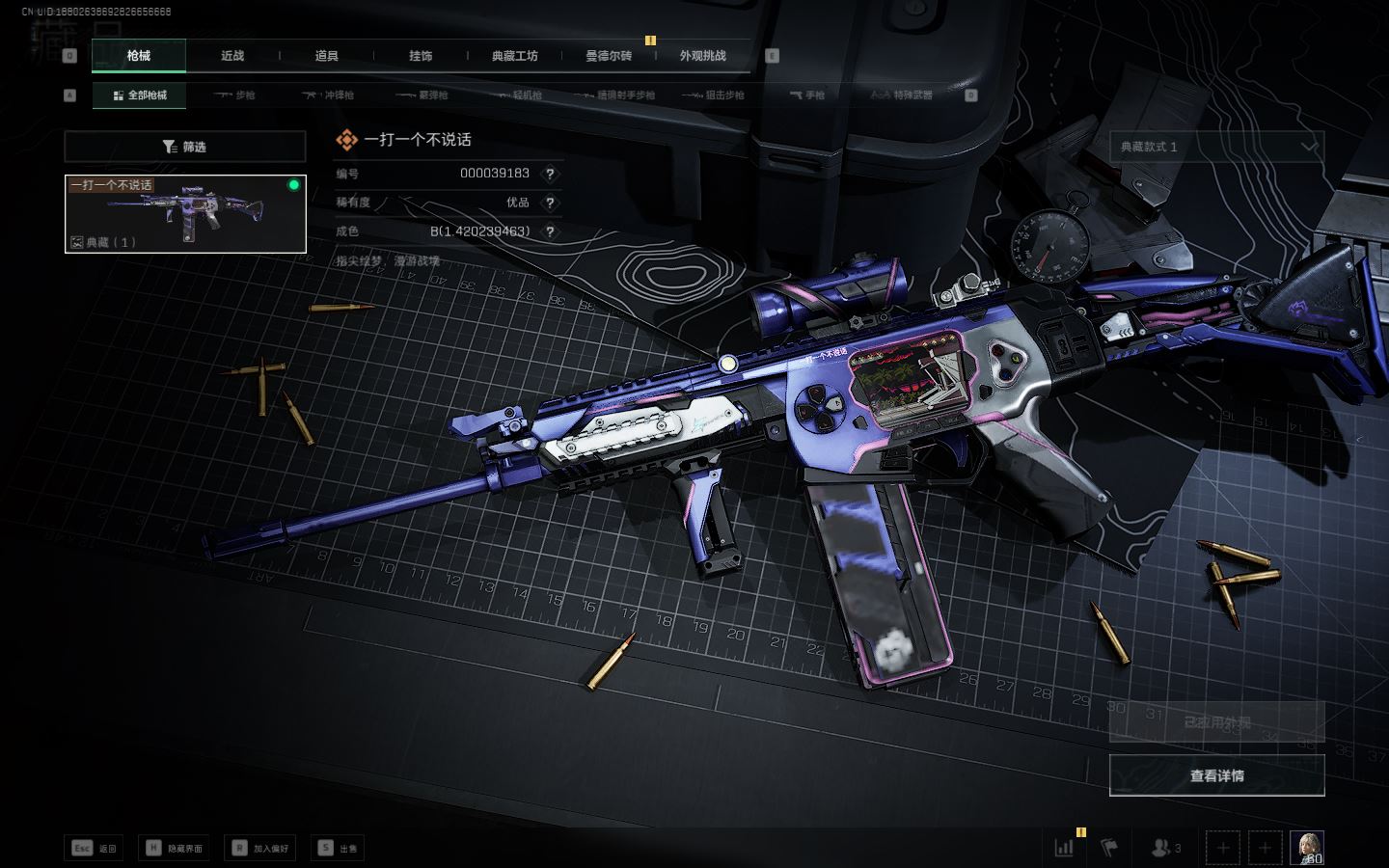This screenshot has height=868, width=1389.
Task: Open the 筛选 filter button
Action: pos(185,147)
